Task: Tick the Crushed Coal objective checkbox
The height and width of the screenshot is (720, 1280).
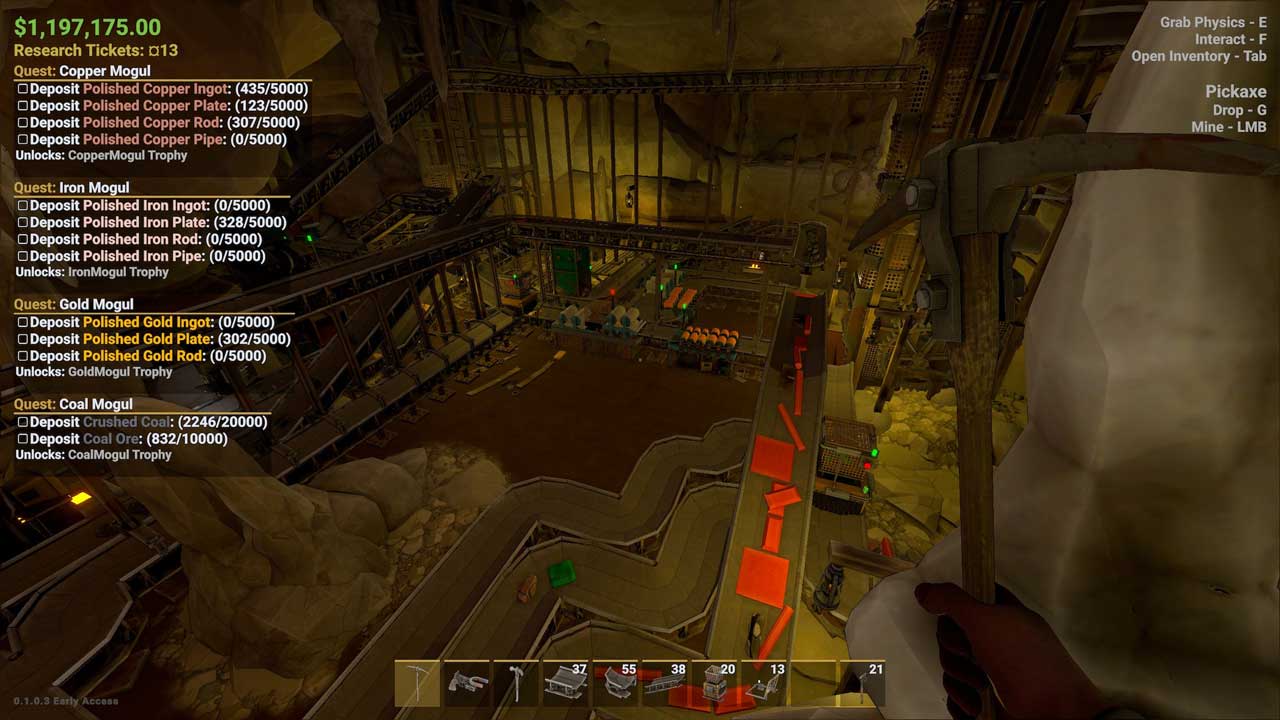Action: tap(23, 423)
